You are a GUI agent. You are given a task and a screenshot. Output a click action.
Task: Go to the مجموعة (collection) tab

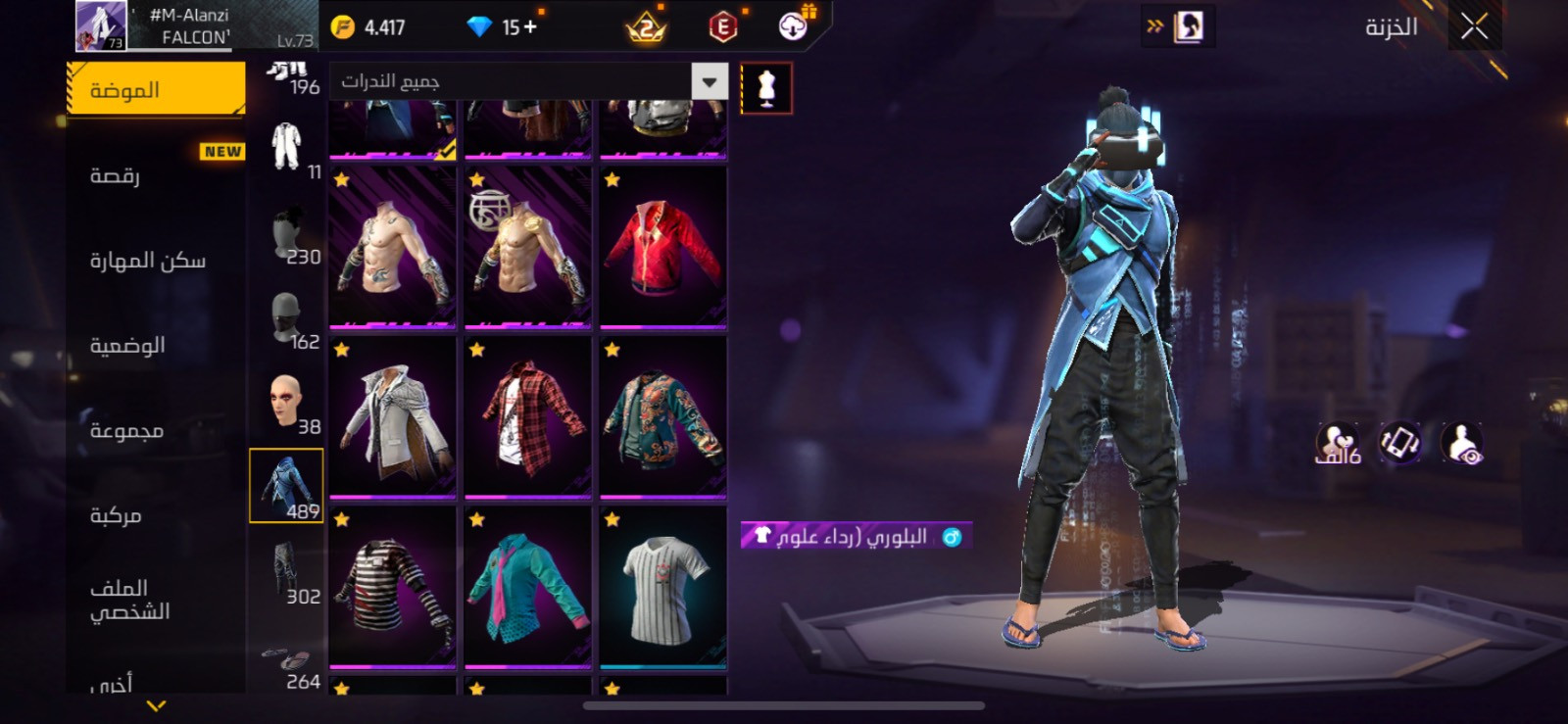pos(156,430)
